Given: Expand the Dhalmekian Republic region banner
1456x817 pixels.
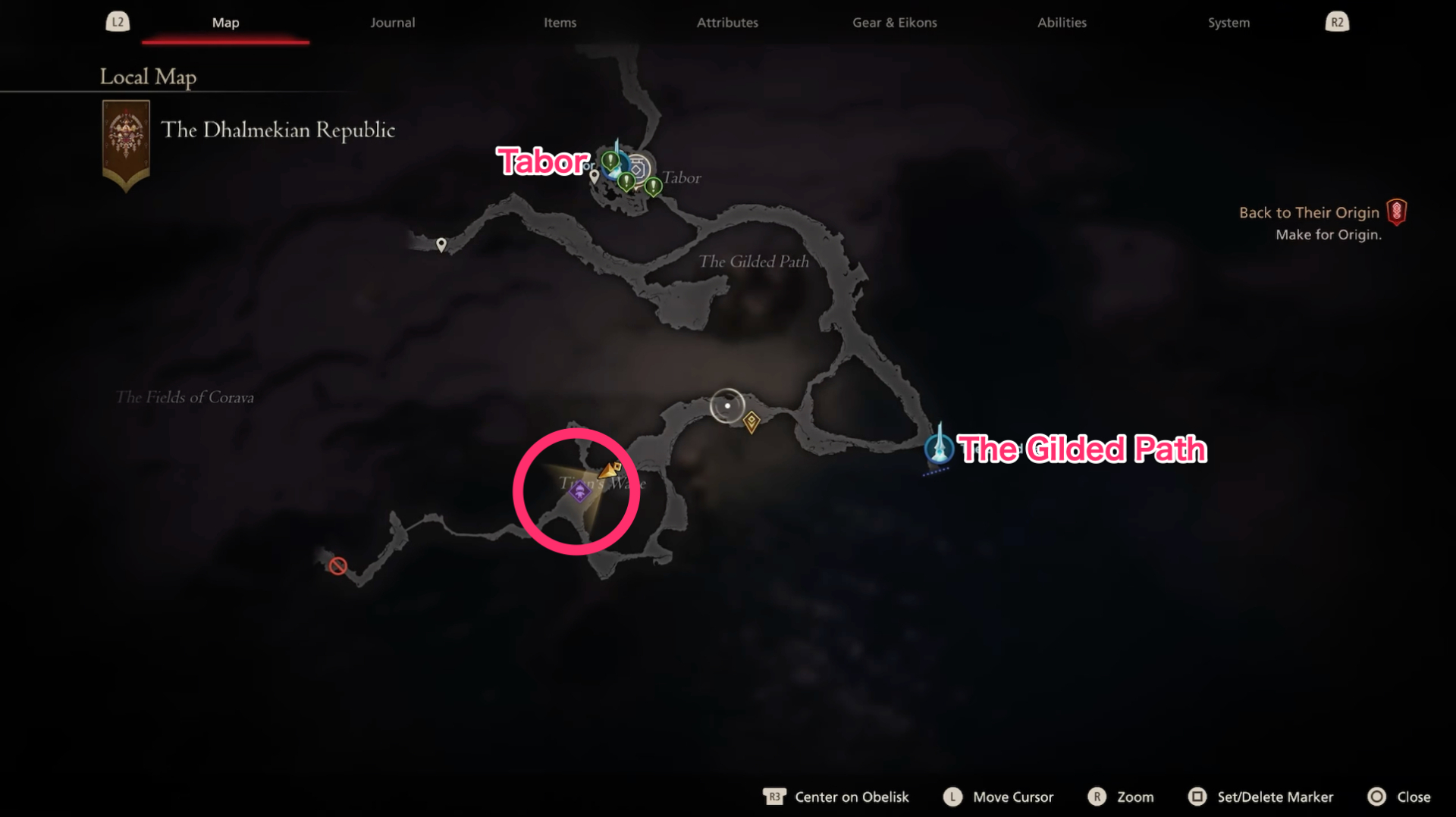Looking at the screenshot, I should [126, 144].
